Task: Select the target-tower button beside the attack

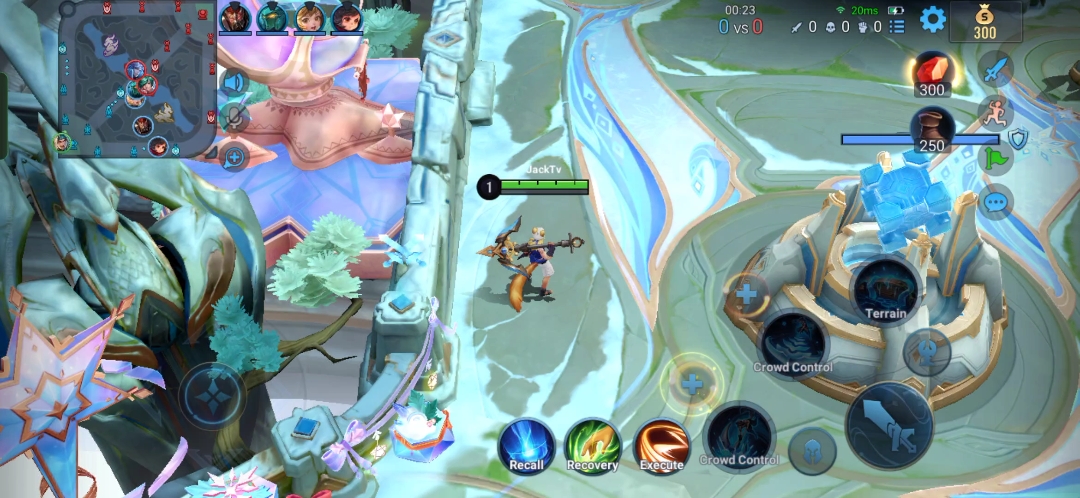Action: [926, 351]
